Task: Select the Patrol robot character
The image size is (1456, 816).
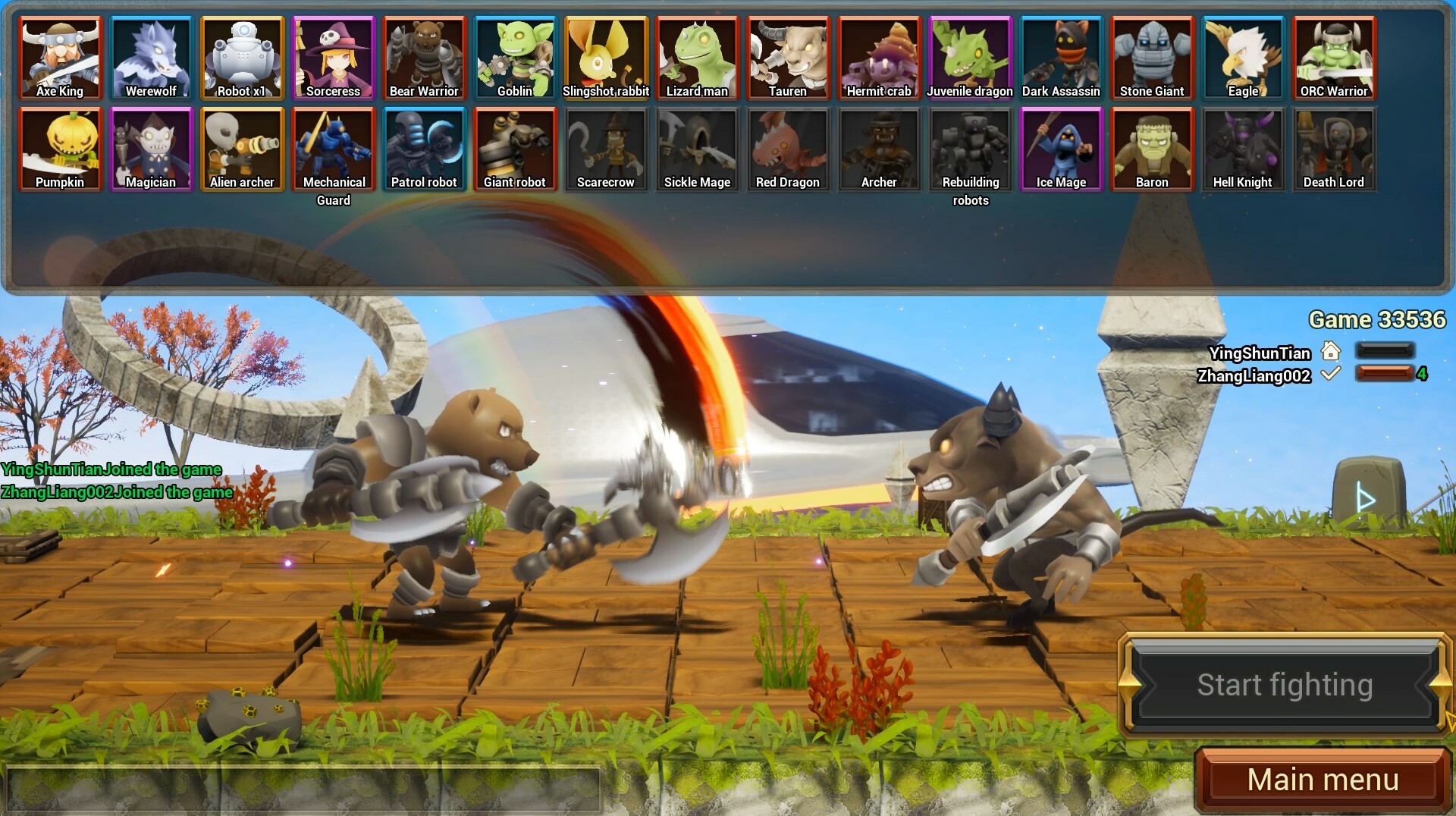Action: (424, 149)
